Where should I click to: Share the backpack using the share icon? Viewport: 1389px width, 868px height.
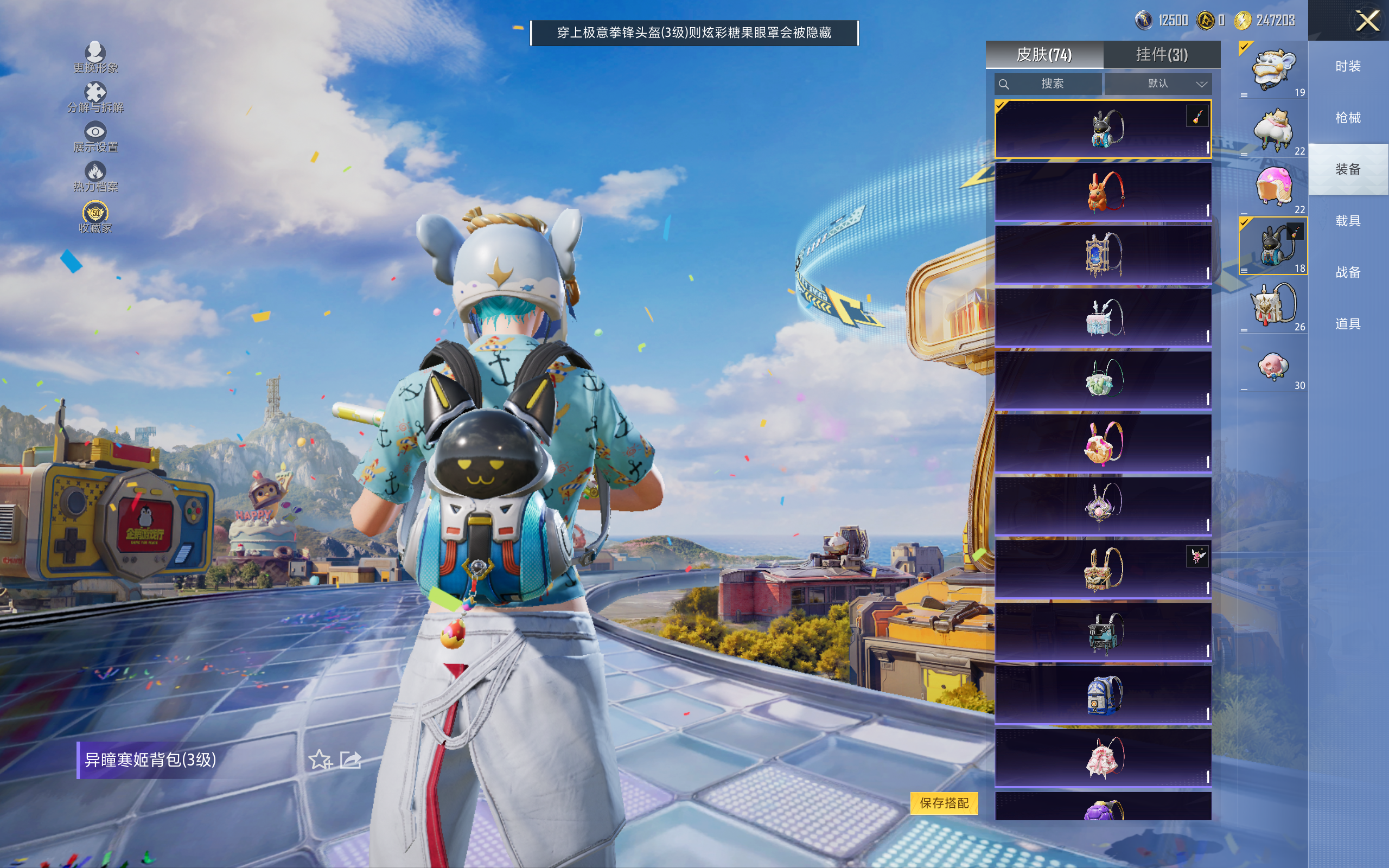point(351,759)
